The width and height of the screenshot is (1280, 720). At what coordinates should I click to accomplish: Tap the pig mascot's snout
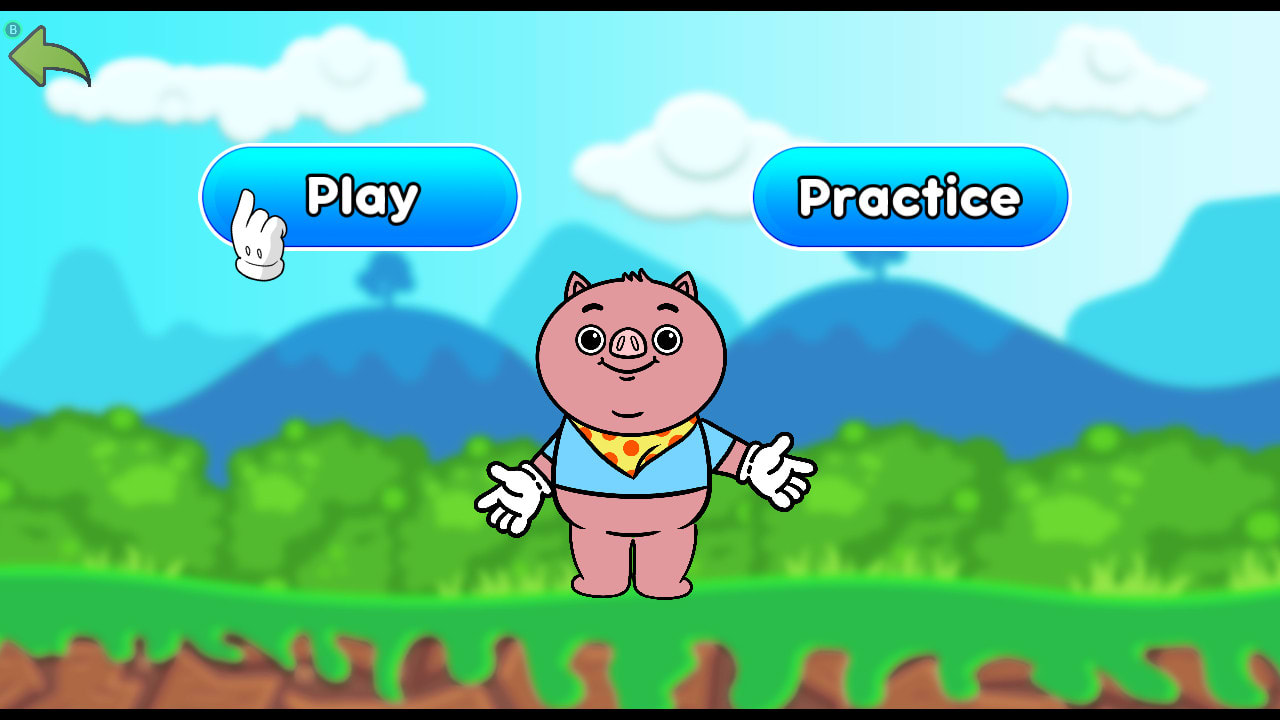pos(629,343)
